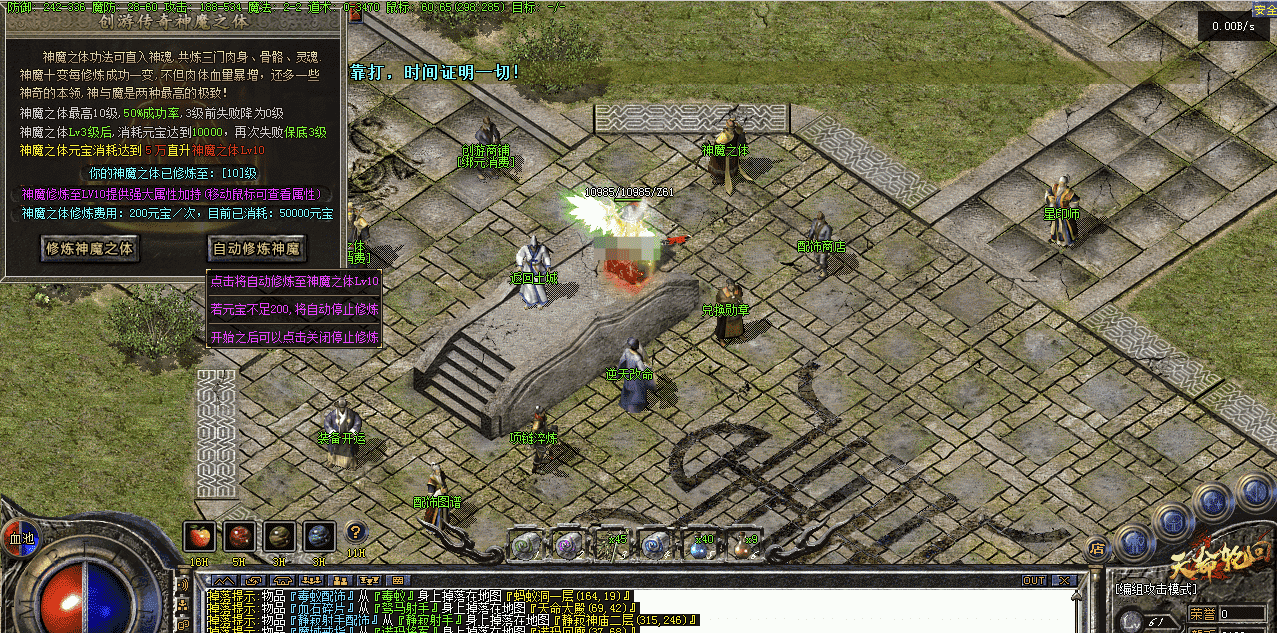The width and height of the screenshot is (1277, 633).
Task: Use the purple swirl scroll in quickbar
Action: (569, 545)
